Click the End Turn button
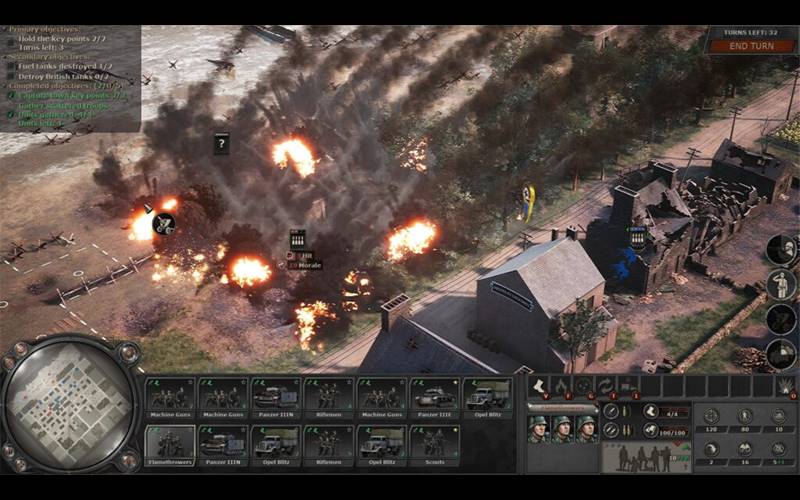Image resolution: width=800 pixels, height=500 pixels. [x=750, y=46]
